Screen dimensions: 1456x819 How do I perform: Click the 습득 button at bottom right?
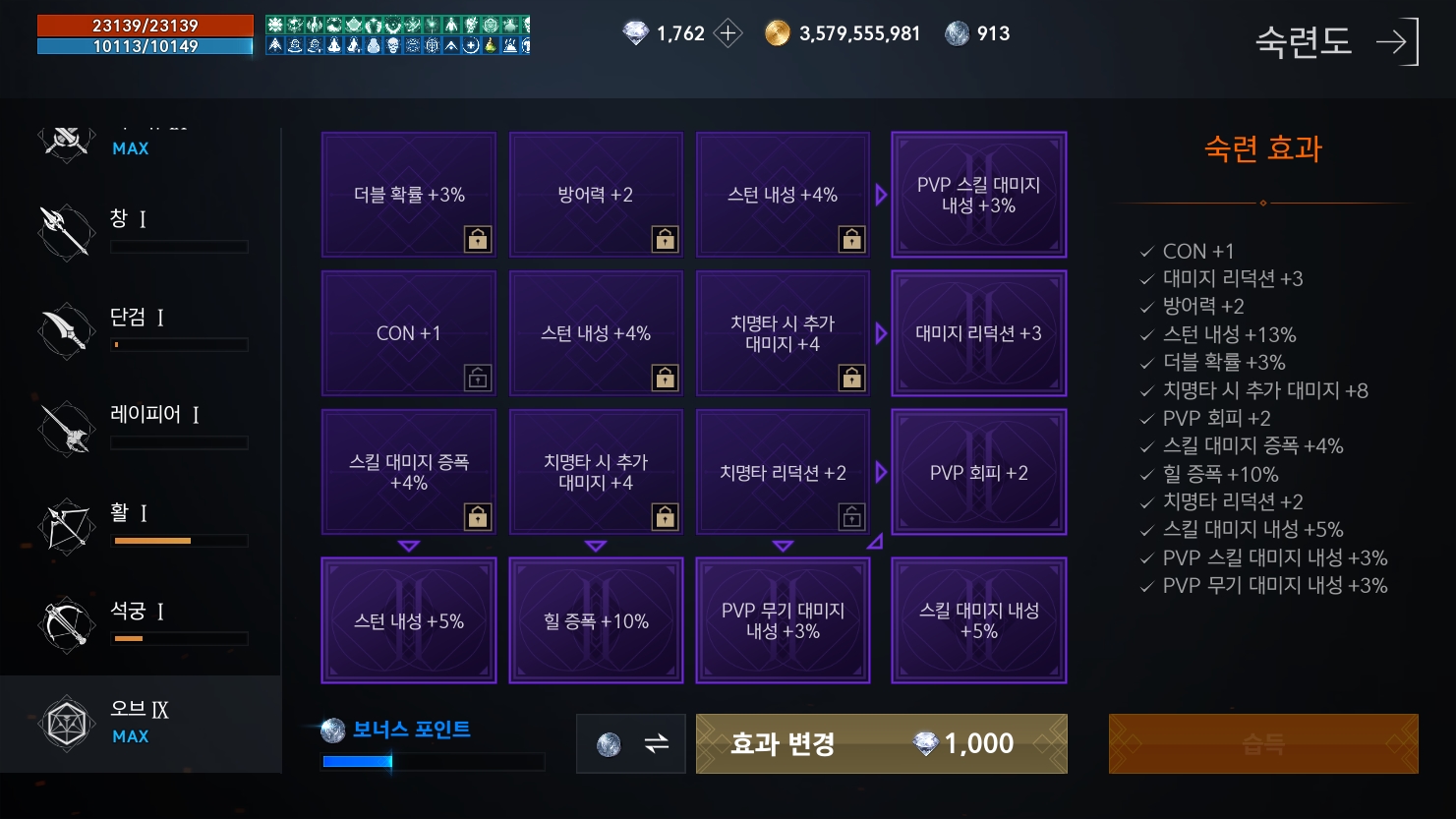pyautogui.click(x=1263, y=744)
